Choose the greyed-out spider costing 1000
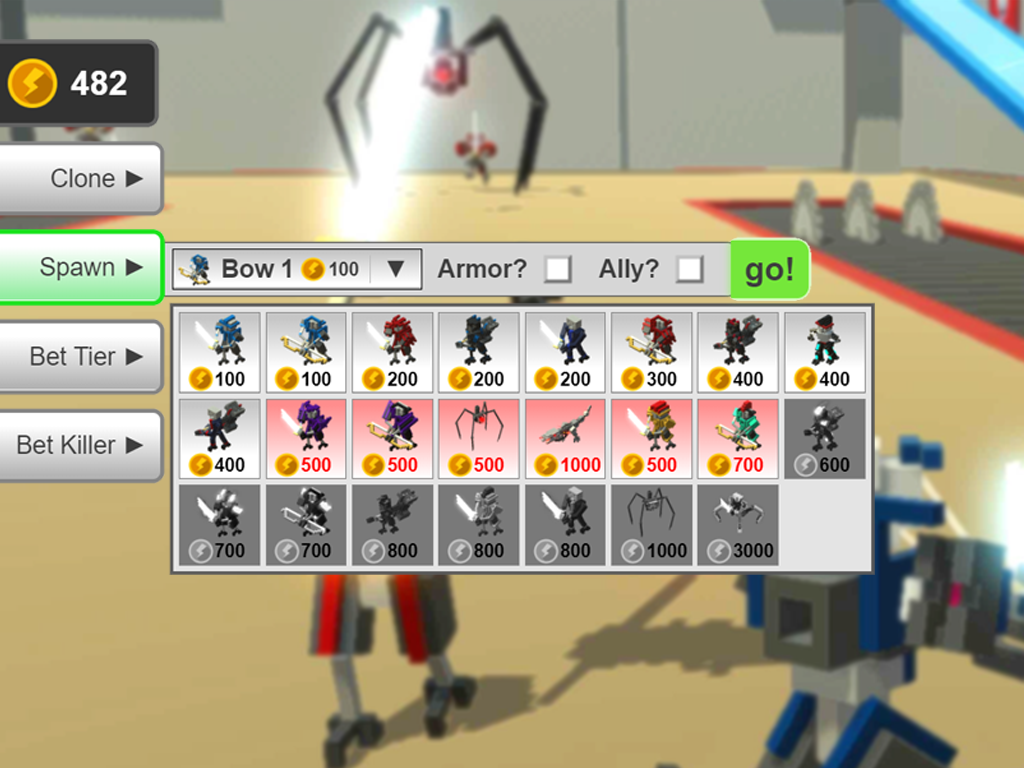 [x=652, y=524]
